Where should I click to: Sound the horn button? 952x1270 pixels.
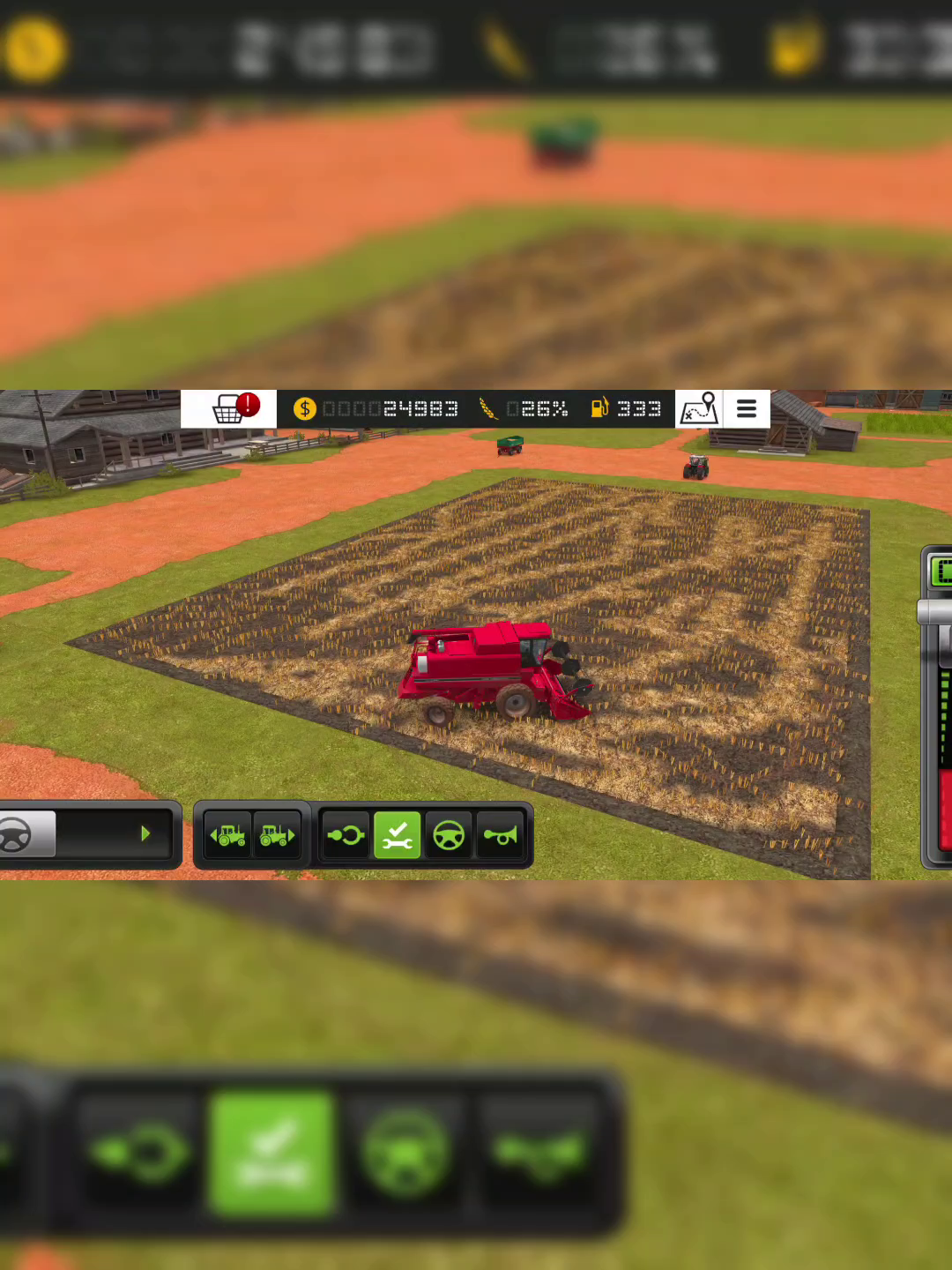coord(501,834)
